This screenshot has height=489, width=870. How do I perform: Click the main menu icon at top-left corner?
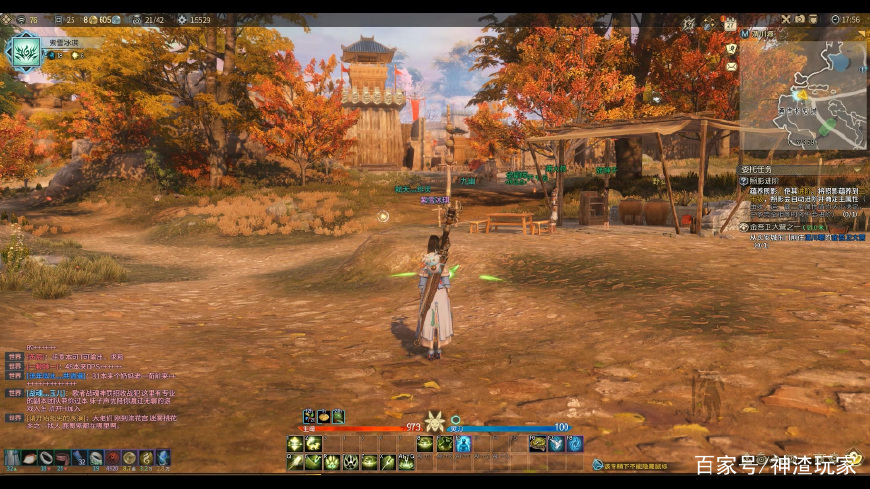click(x=7, y=19)
